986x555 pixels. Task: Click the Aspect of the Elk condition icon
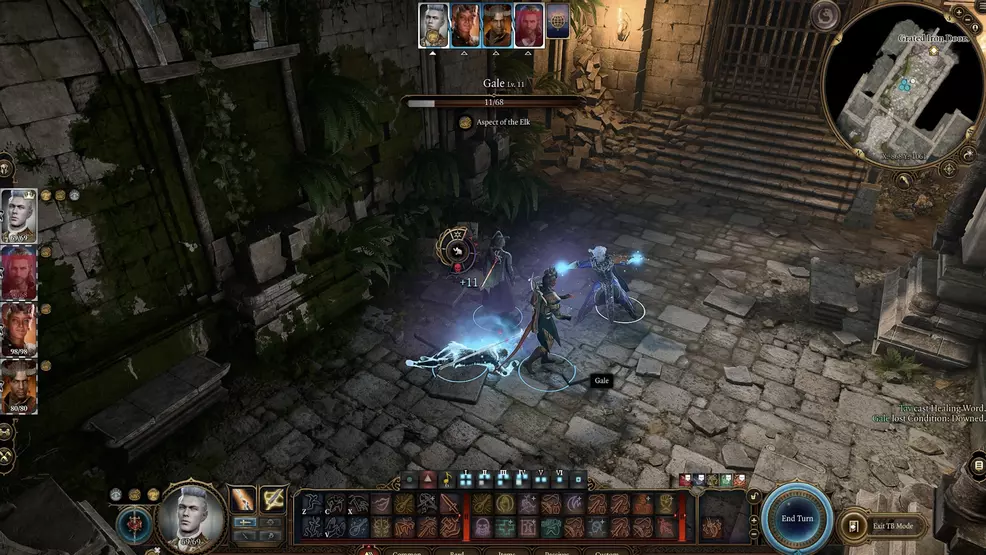[x=466, y=122]
